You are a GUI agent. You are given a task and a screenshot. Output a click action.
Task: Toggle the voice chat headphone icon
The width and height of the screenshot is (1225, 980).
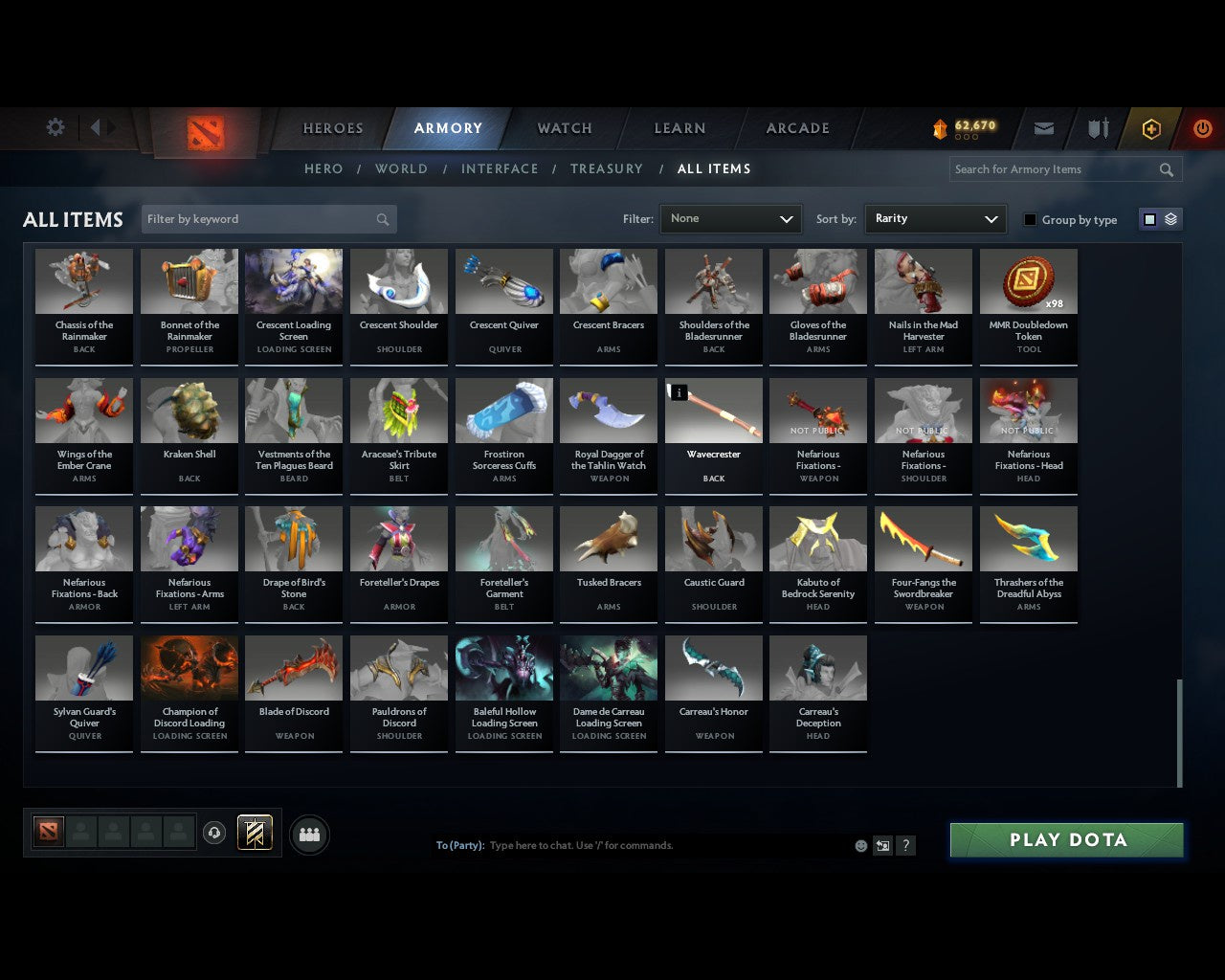click(x=214, y=833)
